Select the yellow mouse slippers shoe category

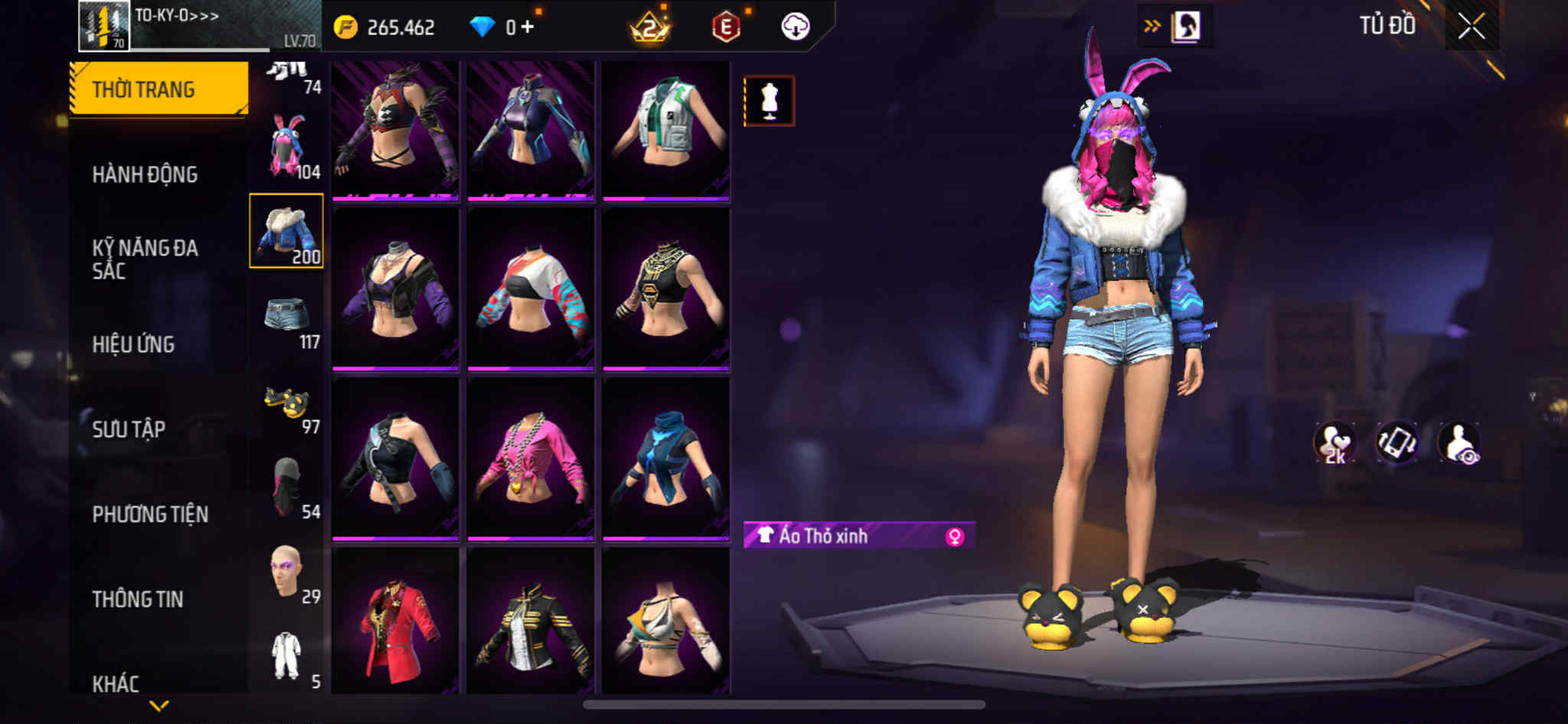287,402
